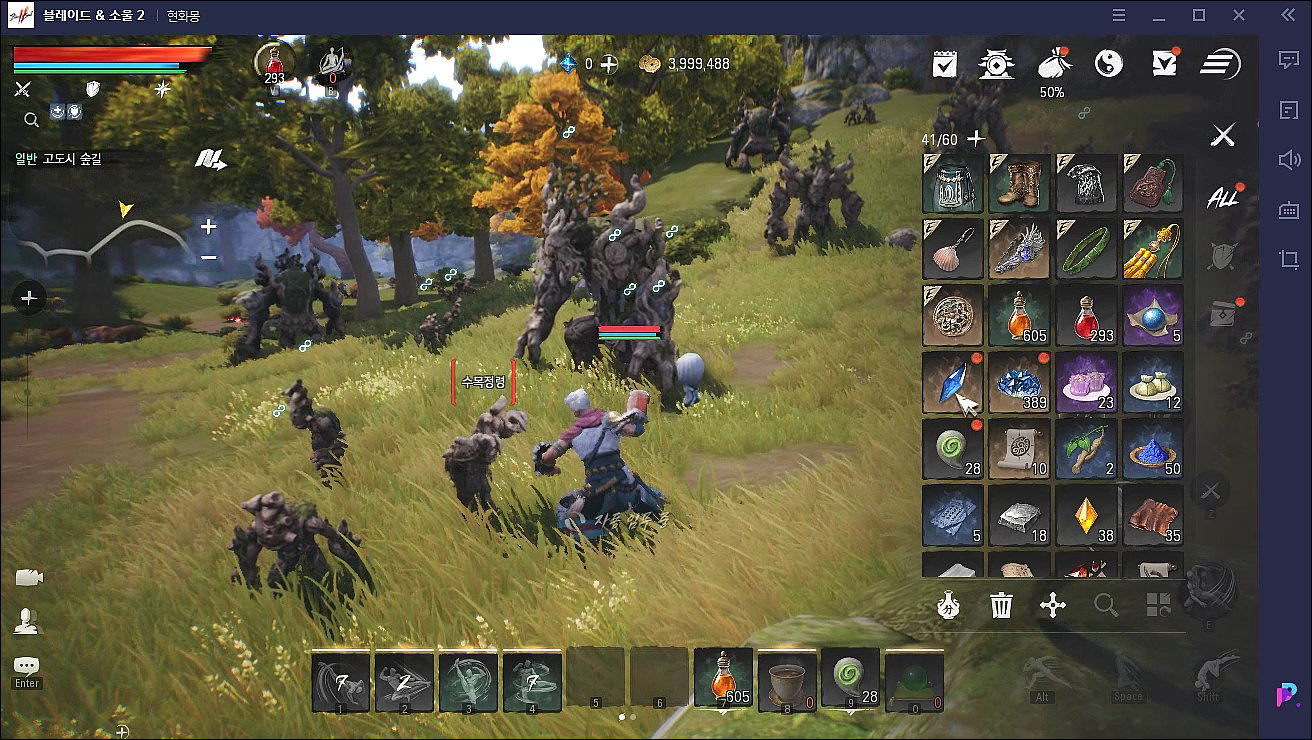Maximize the emulator window
Viewport: 1312px width, 740px height.
click(x=1199, y=15)
